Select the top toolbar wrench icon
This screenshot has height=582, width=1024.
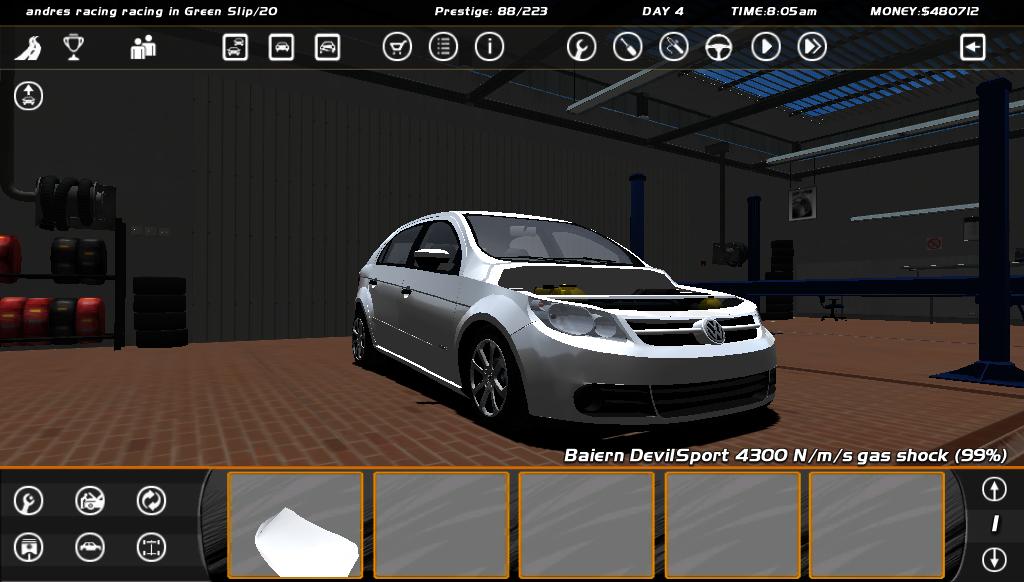pyautogui.click(x=581, y=47)
